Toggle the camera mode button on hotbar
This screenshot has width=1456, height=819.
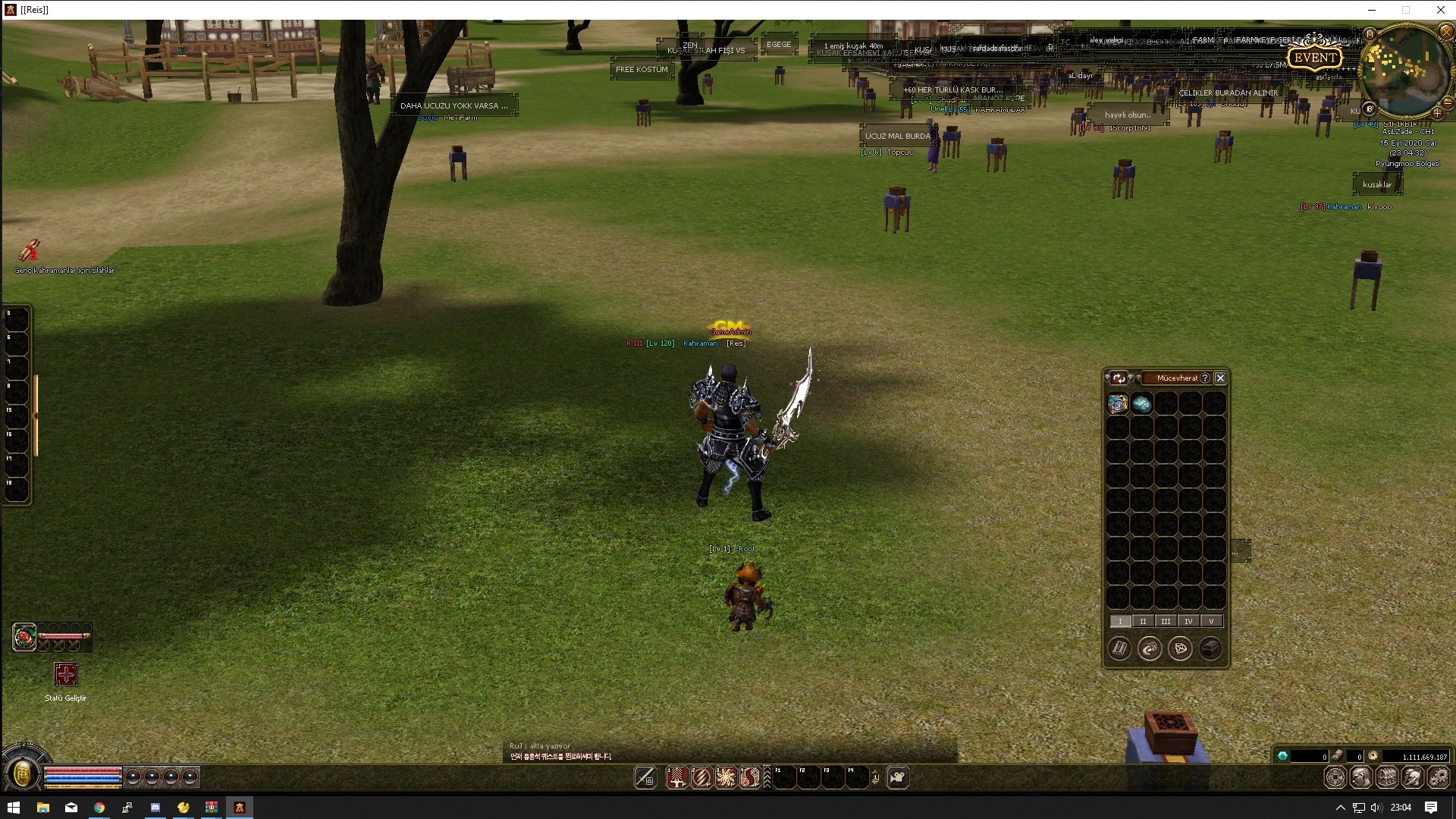(x=898, y=777)
